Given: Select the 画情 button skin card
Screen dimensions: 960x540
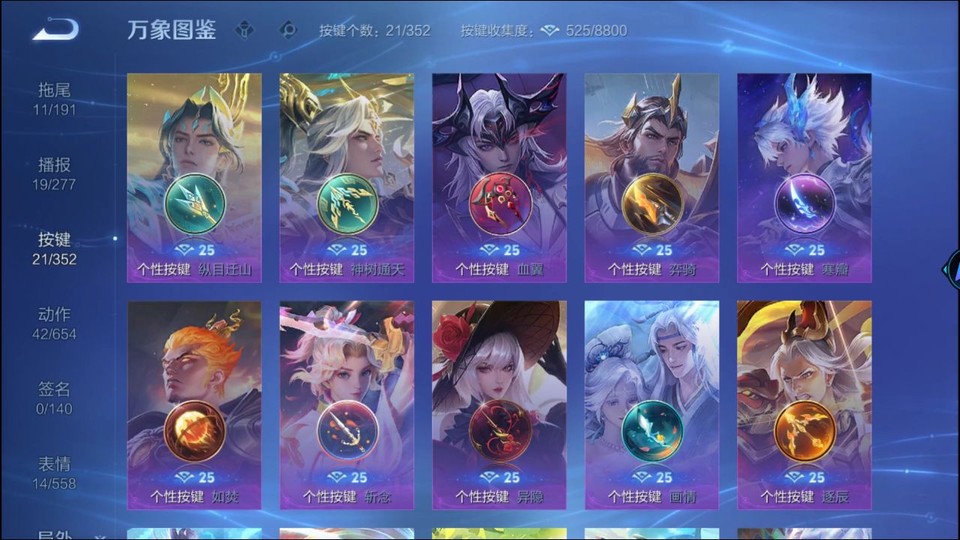Looking at the screenshot, I should (x=652, y=405).
